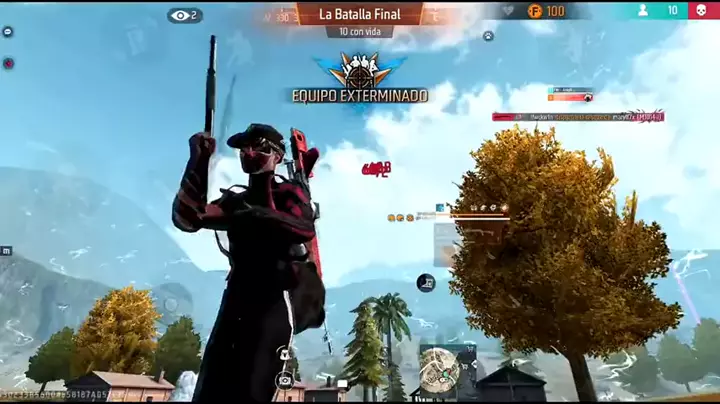Screen dimensions: 720x404
Task: Click the small chat bubble icon
Action: 8,32
